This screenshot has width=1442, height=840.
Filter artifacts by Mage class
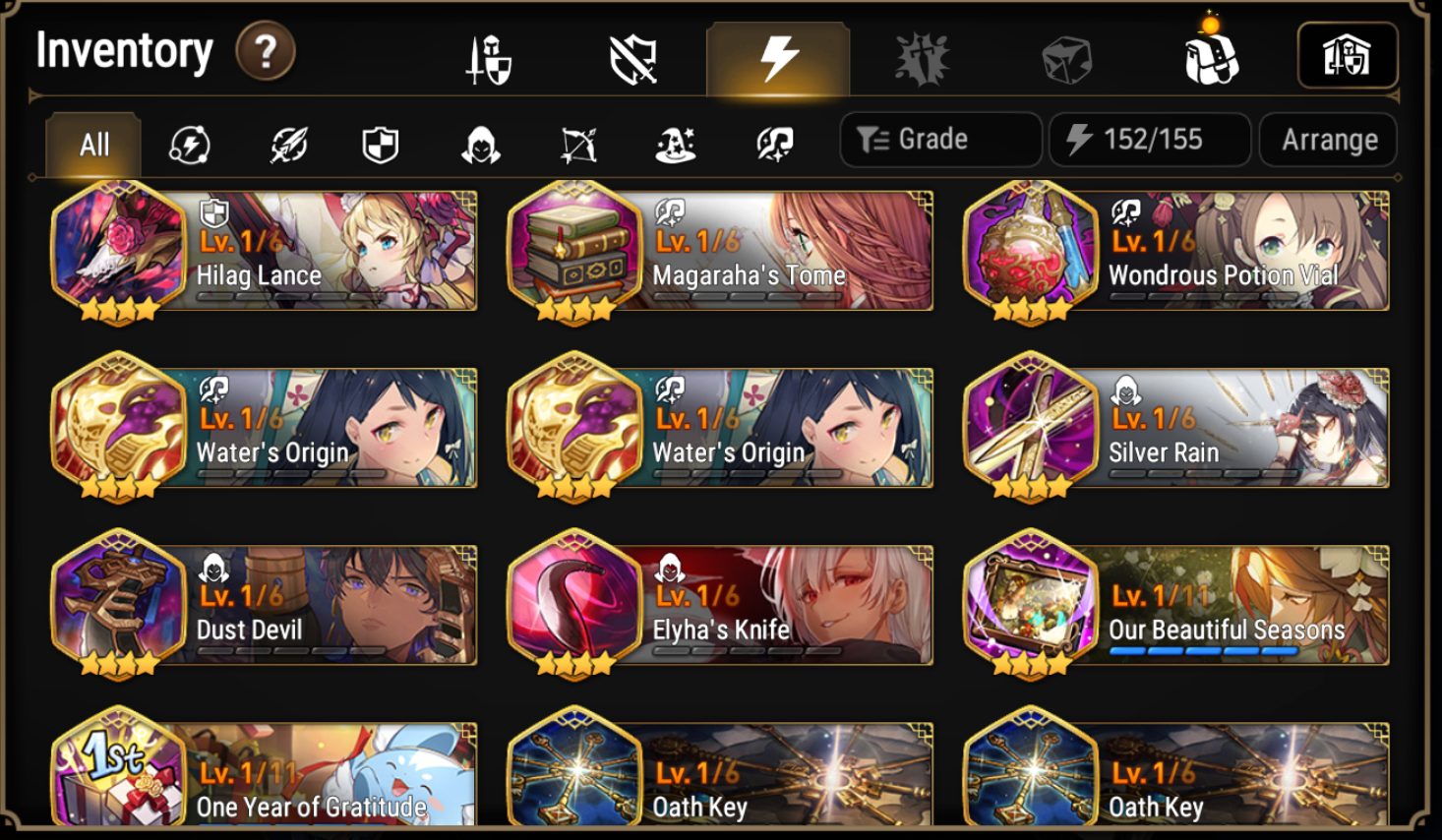click(x=676, y=144)
